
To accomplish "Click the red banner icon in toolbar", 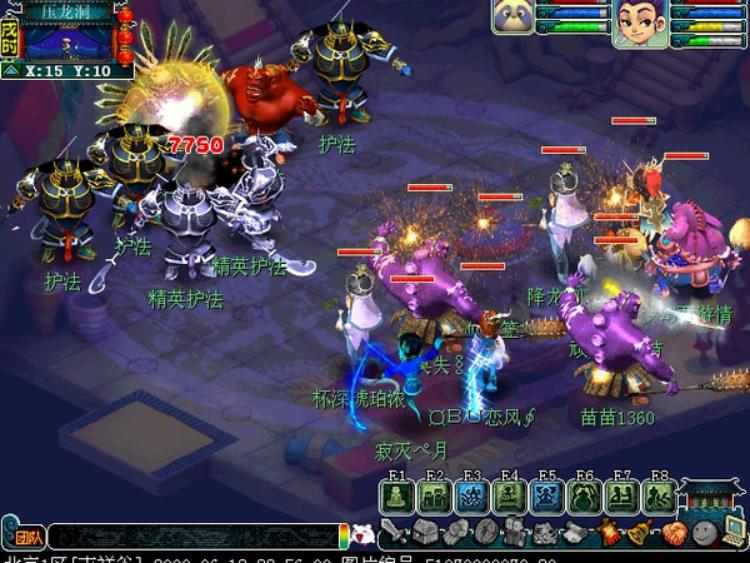I will [609, 533].
